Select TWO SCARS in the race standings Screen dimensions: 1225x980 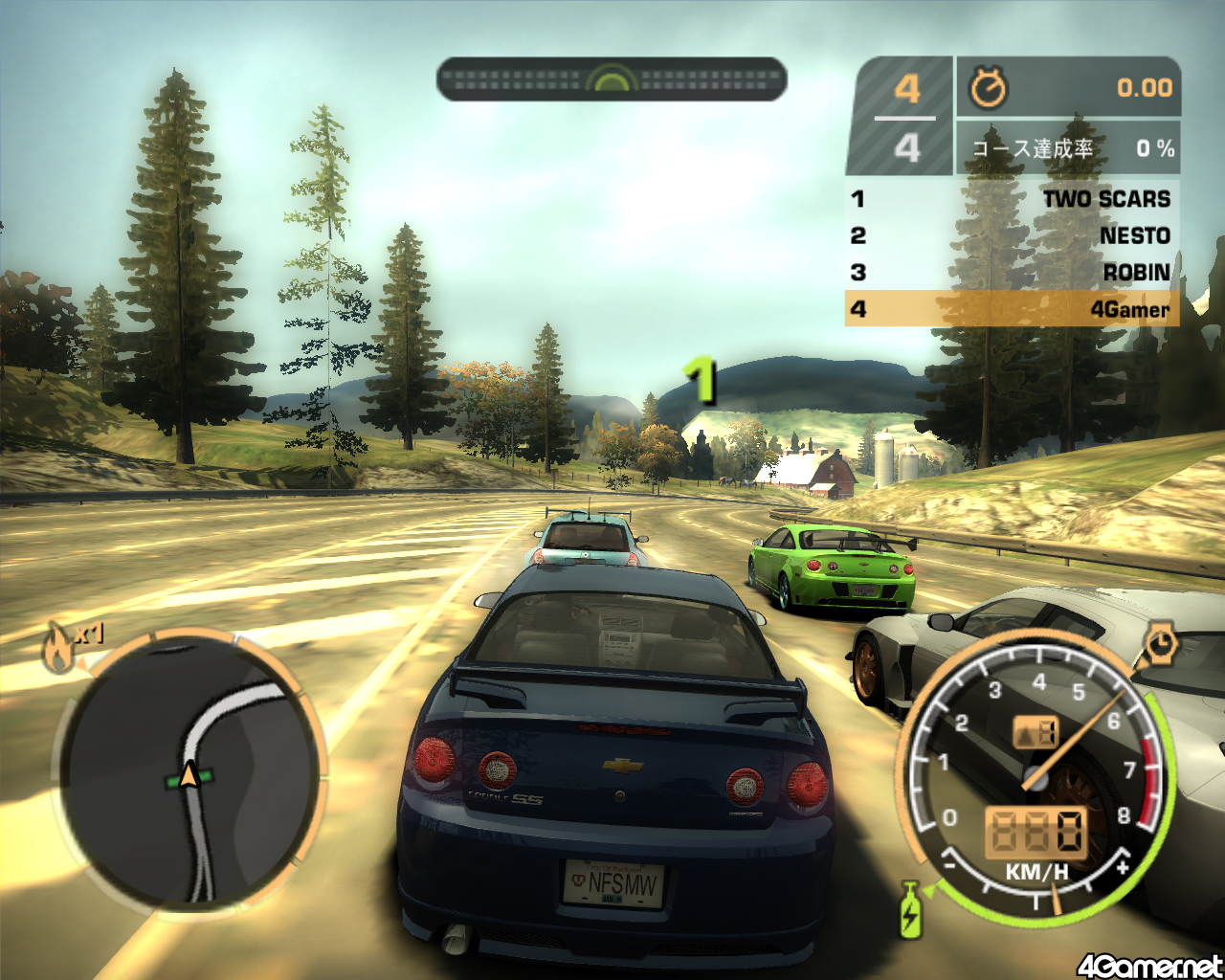click(1012, 199)
